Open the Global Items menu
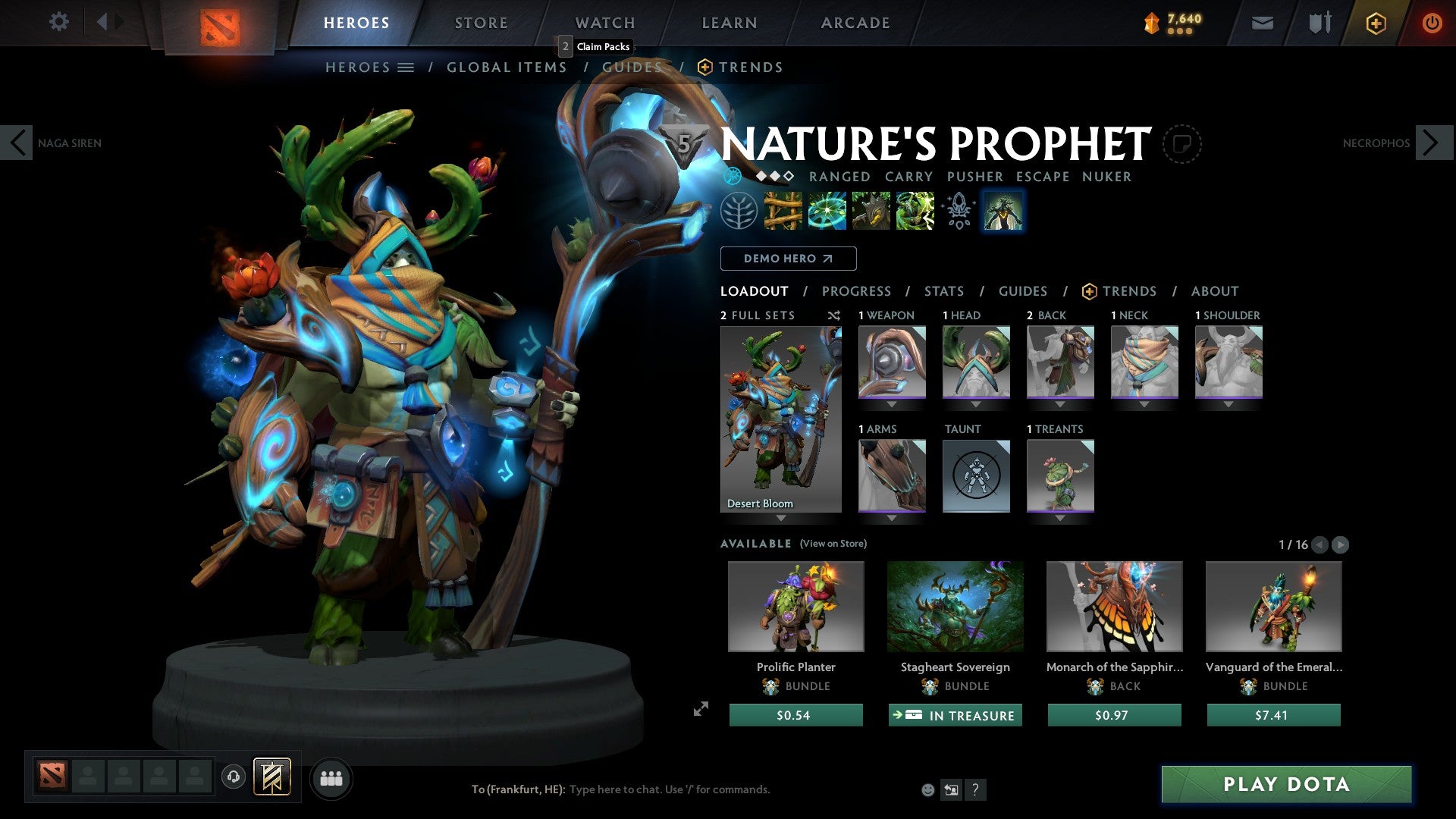This screenshot has height=819, width=1456. (x=507, y=67)
